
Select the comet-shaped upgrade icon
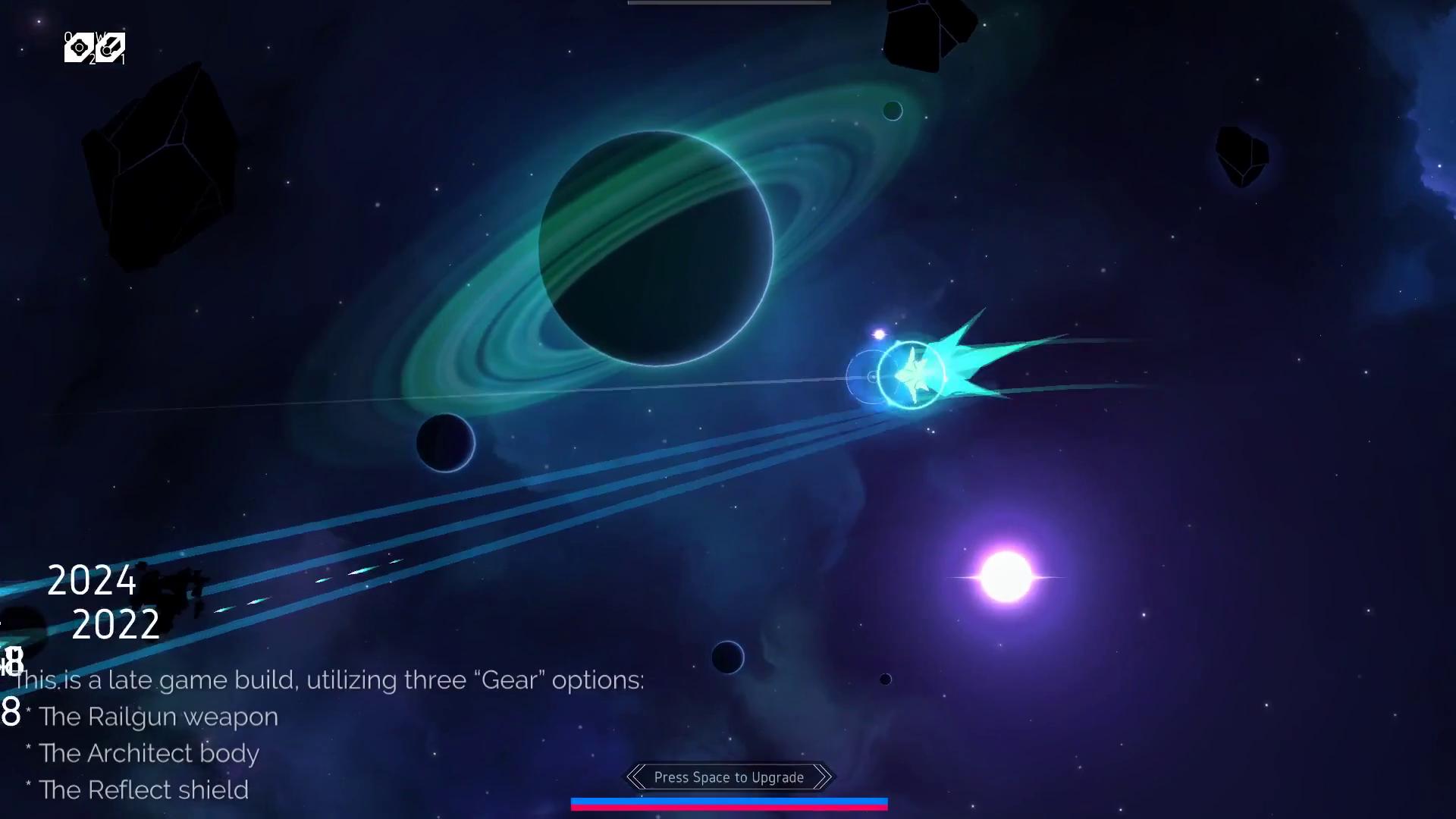tap(111, 48)
